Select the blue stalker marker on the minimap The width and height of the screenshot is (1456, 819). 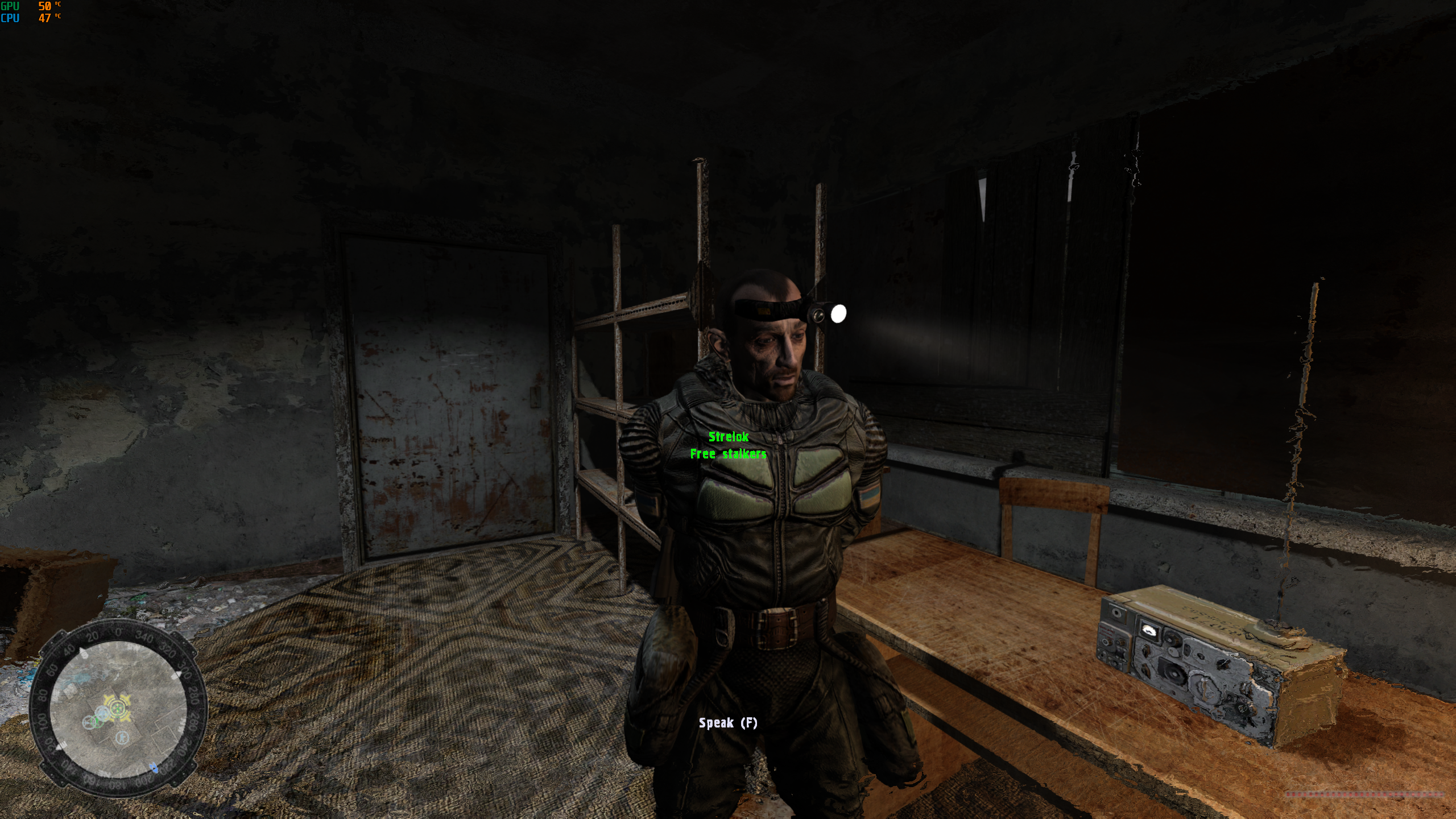click(x=123, y=738)
